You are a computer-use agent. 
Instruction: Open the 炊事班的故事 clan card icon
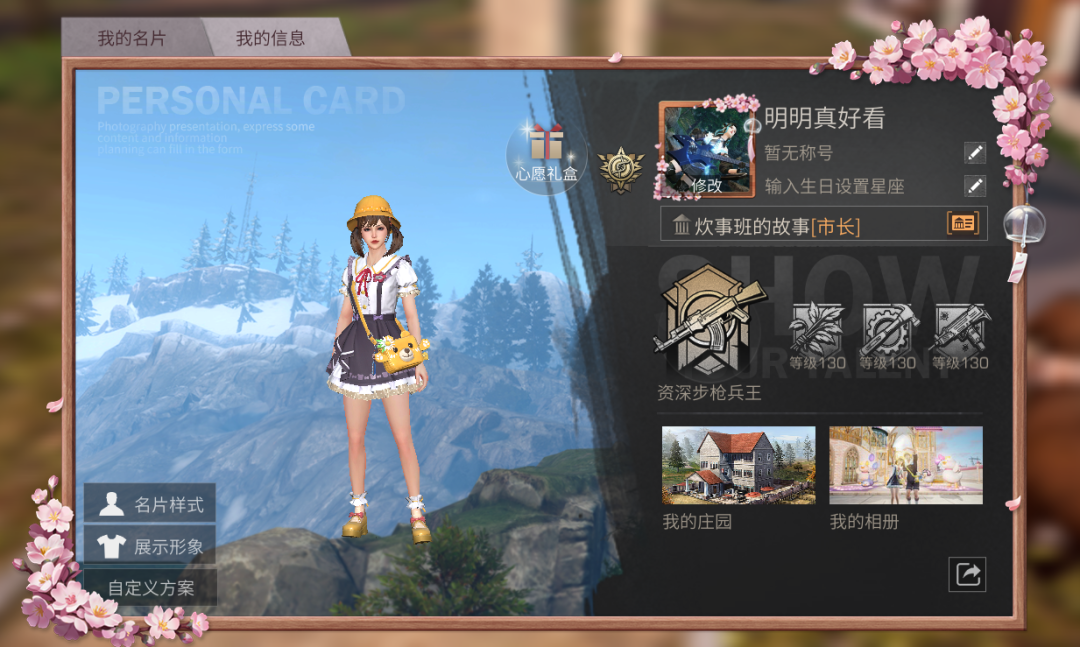[x=963, y=225]
